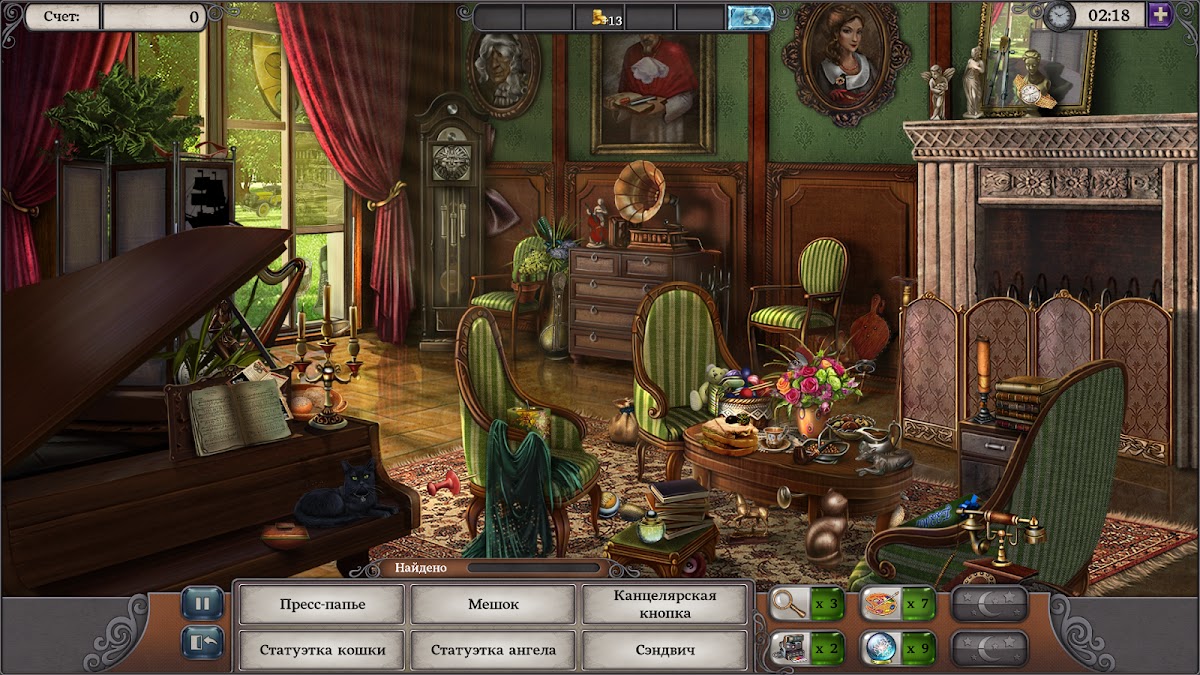Select the Статуэтка кошки entry
This screenshot has width=1200, height=675.
tap(322, 650)
